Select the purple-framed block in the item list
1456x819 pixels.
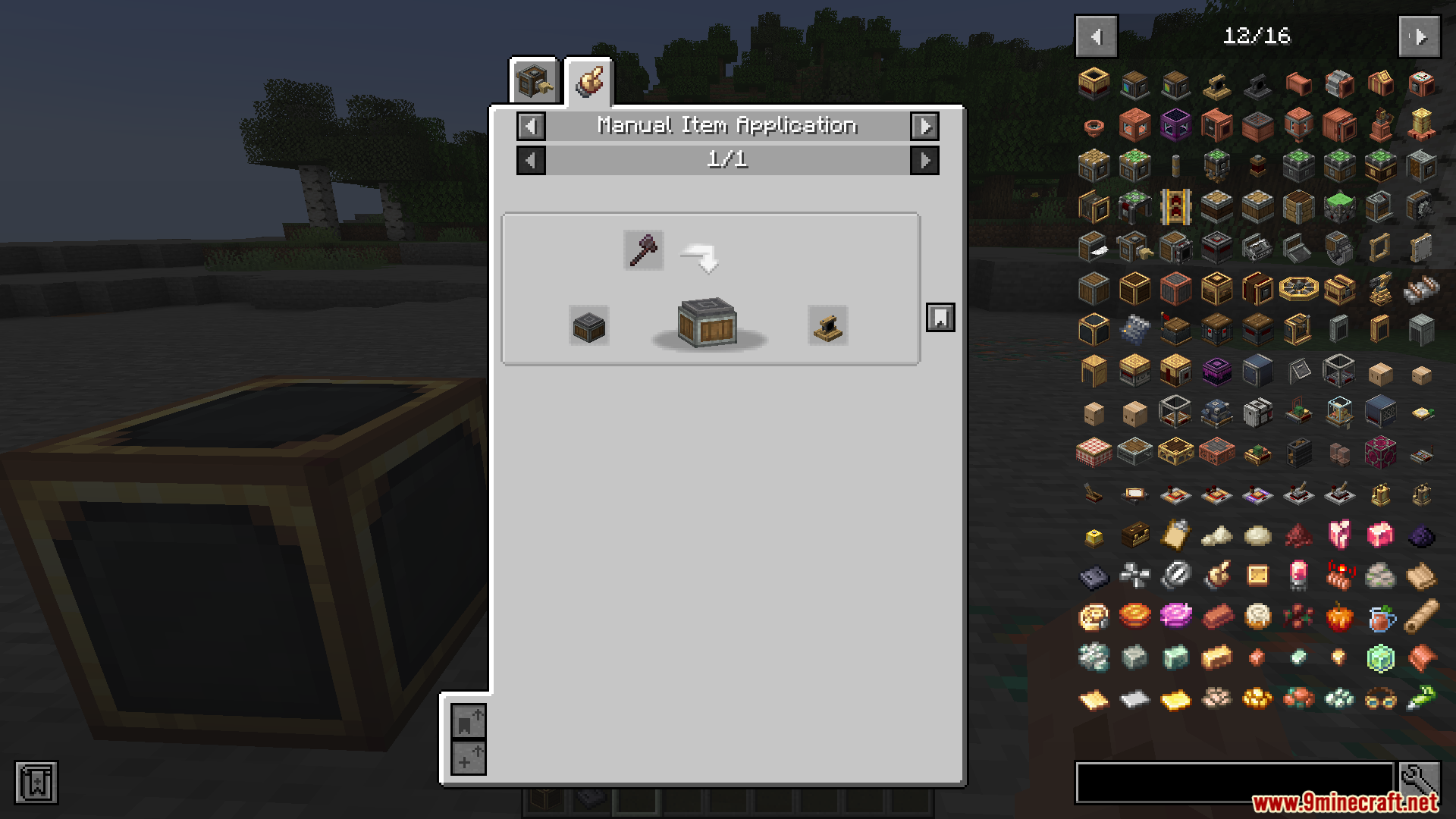[1175, 125]
